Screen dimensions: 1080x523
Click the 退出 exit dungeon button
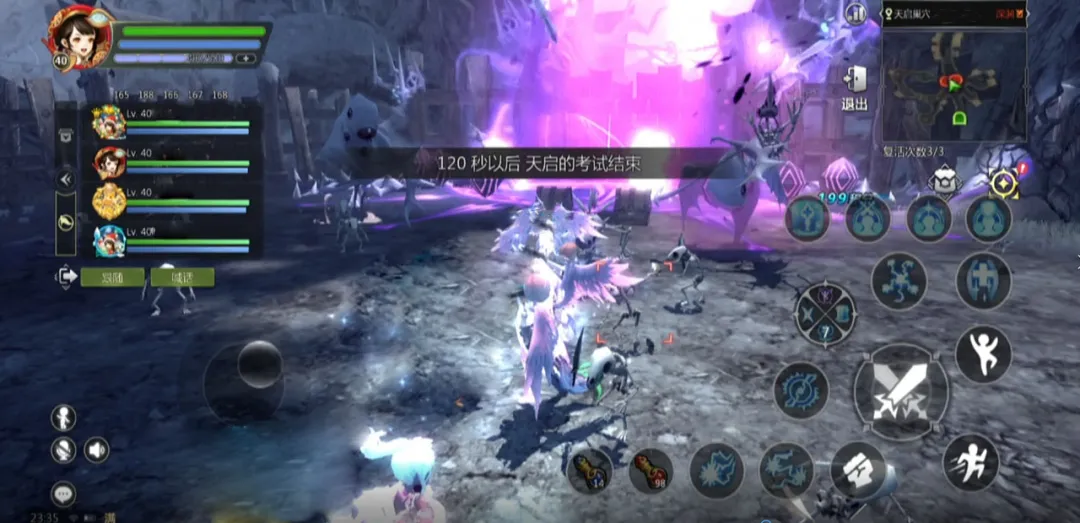854,87
